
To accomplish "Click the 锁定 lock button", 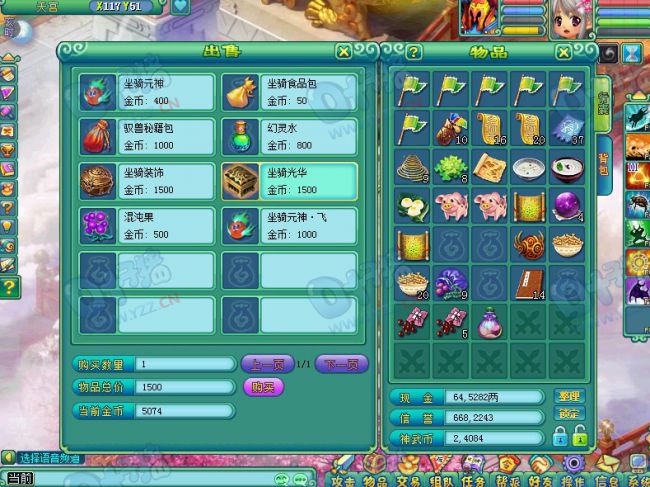I will pyautogui.click(x=567, y=414).
